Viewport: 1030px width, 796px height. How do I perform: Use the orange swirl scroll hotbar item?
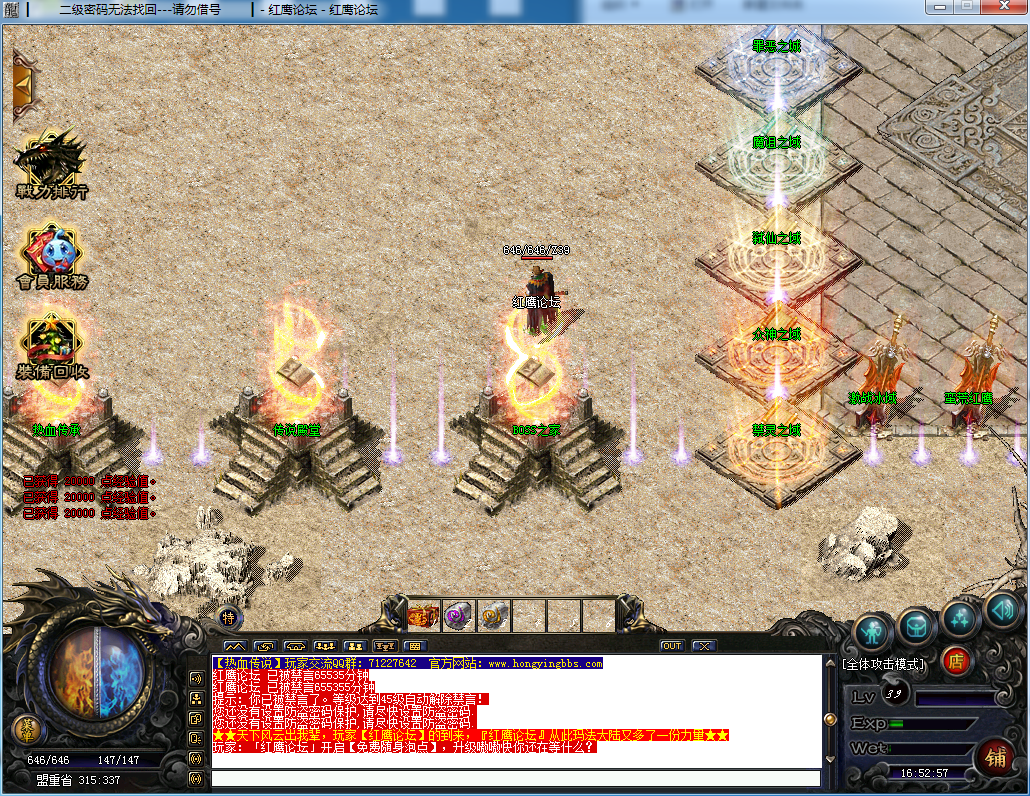494,616
